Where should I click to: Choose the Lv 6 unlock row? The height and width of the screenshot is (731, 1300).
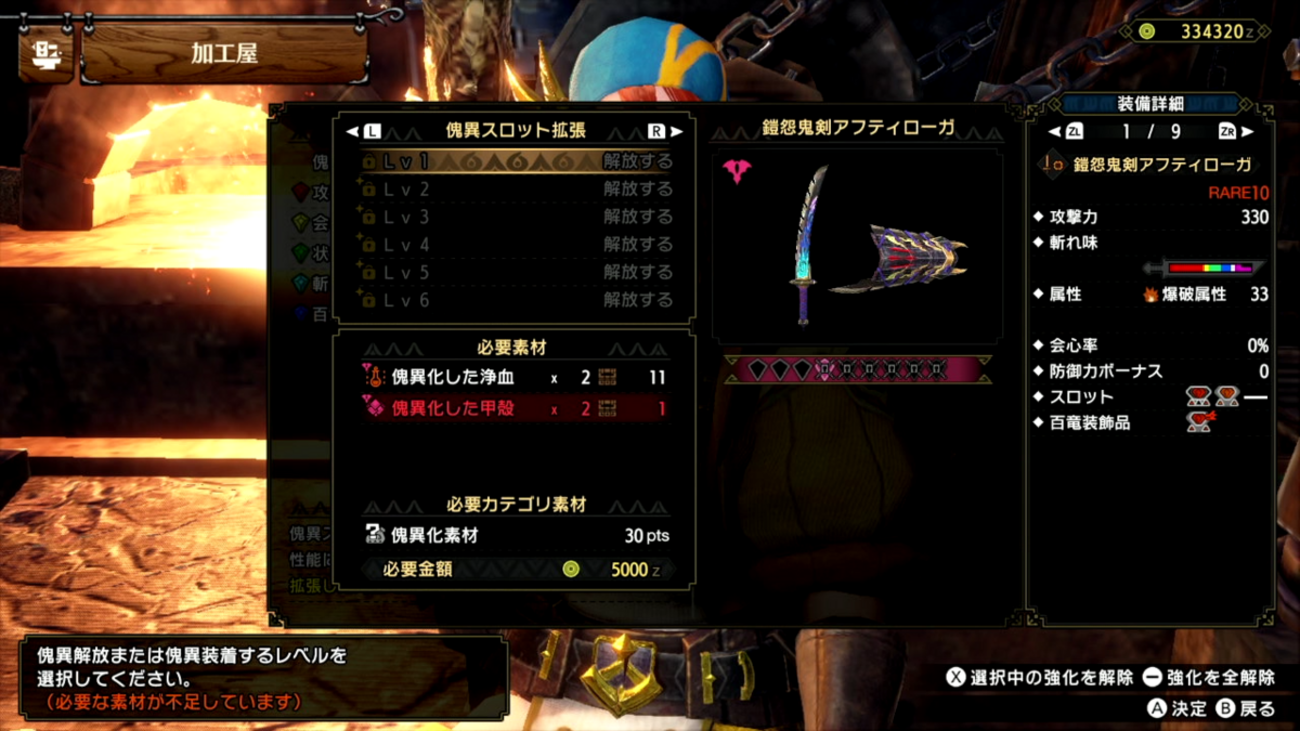pos(516,300)
